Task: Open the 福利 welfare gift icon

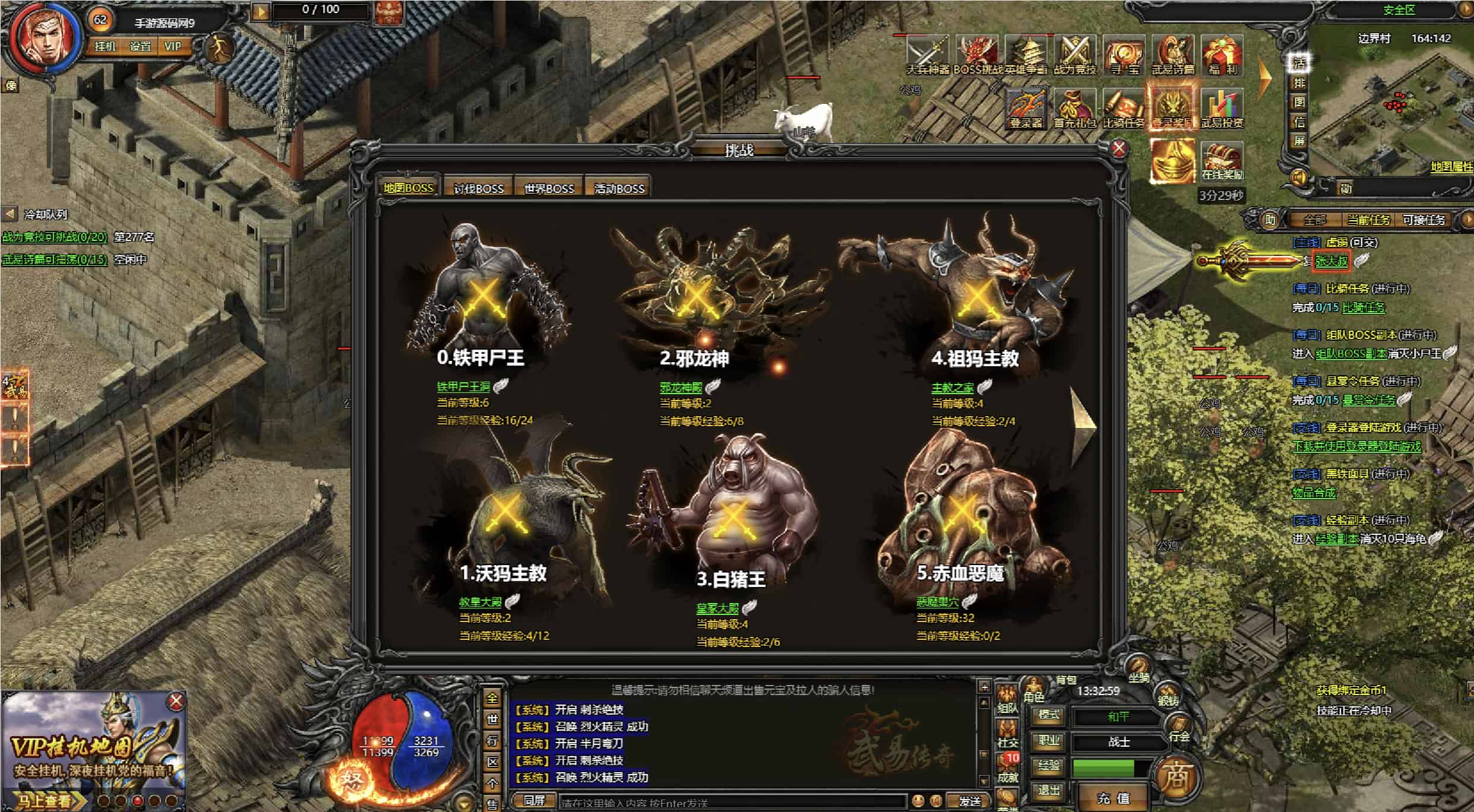Action: 1222,56
